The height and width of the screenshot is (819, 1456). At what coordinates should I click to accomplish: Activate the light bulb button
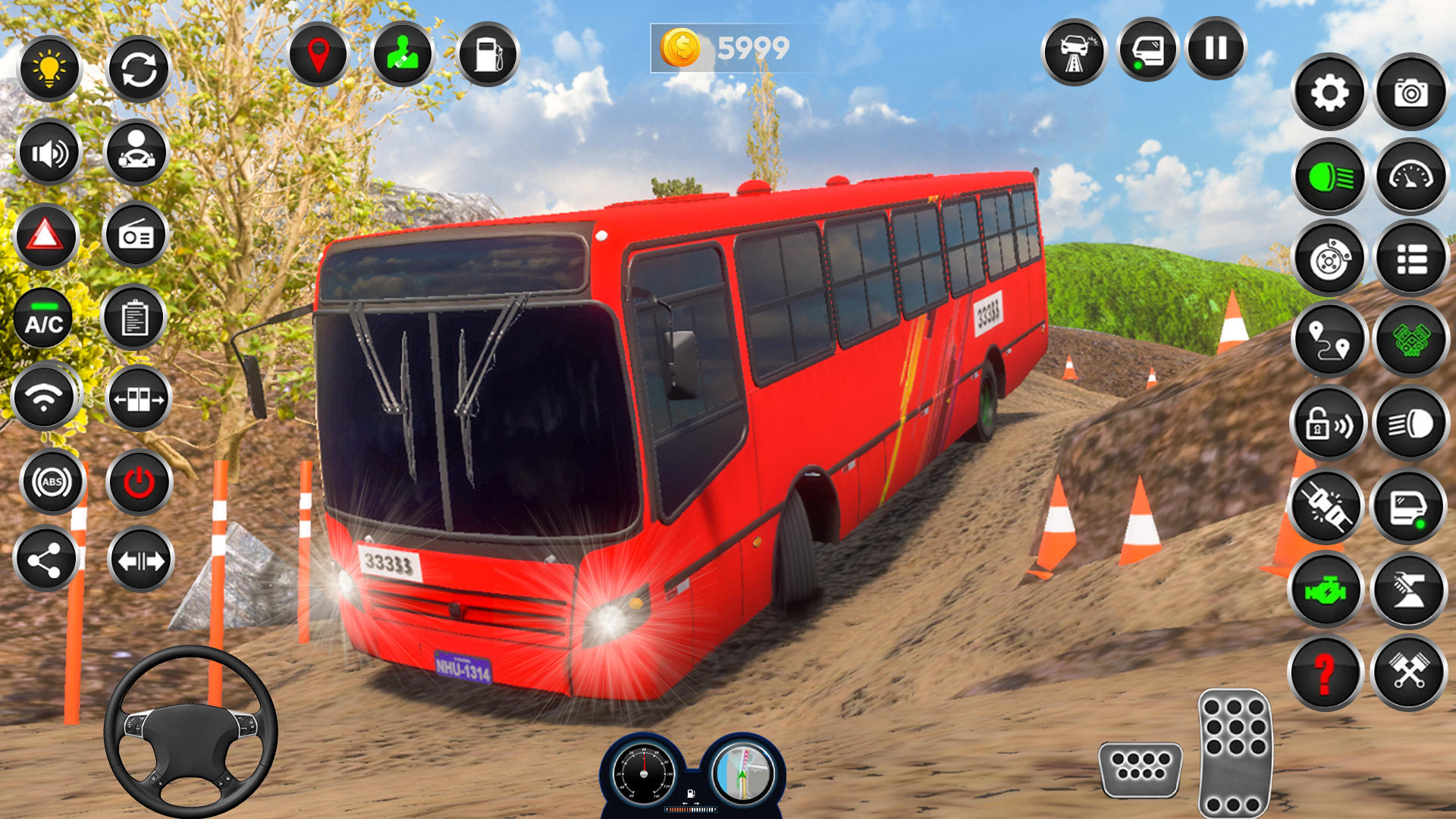[50, 69]
